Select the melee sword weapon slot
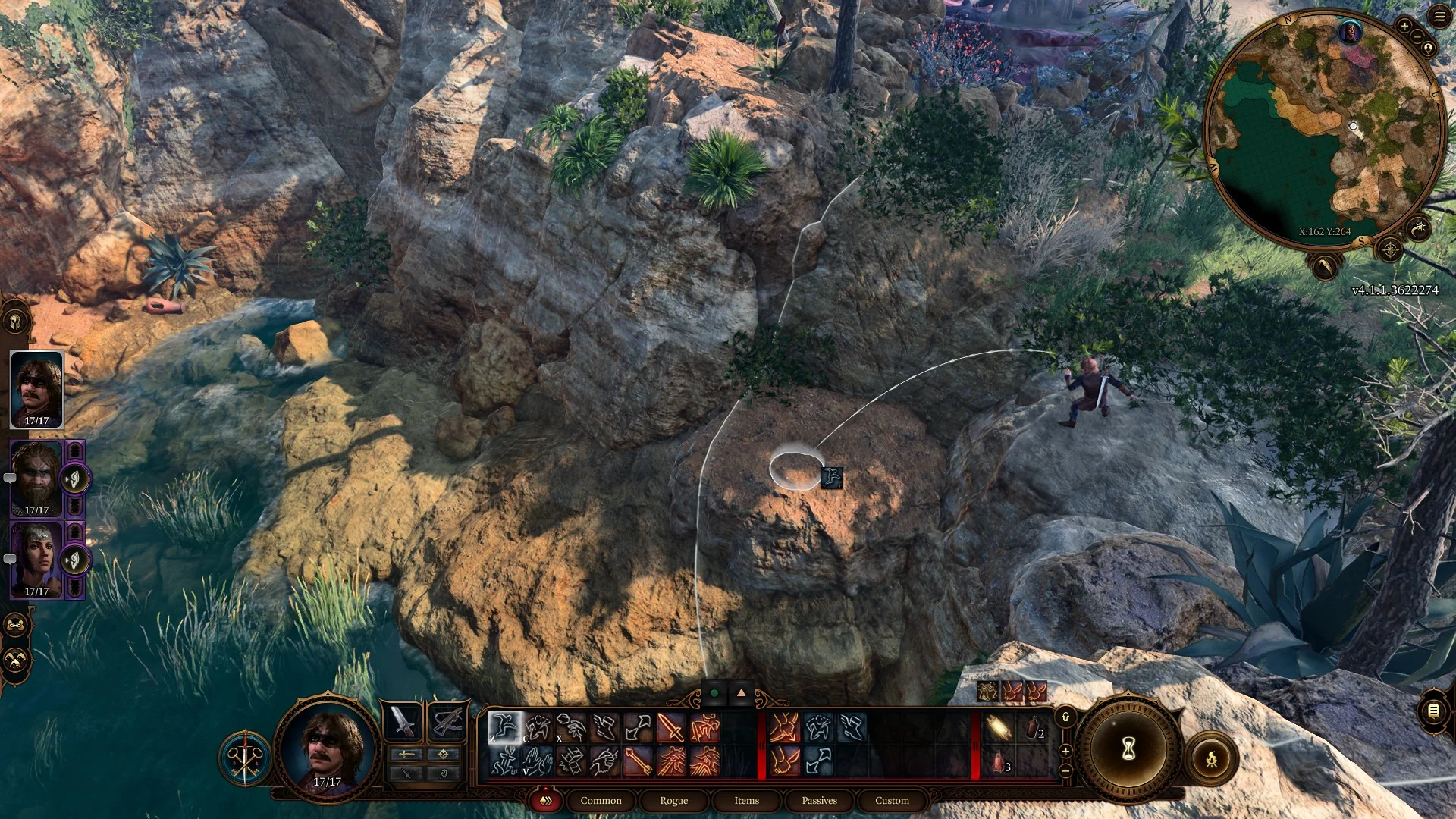The height and width of the screenshot is (819, 1456). pyautogui.click(x=403, y=721)
